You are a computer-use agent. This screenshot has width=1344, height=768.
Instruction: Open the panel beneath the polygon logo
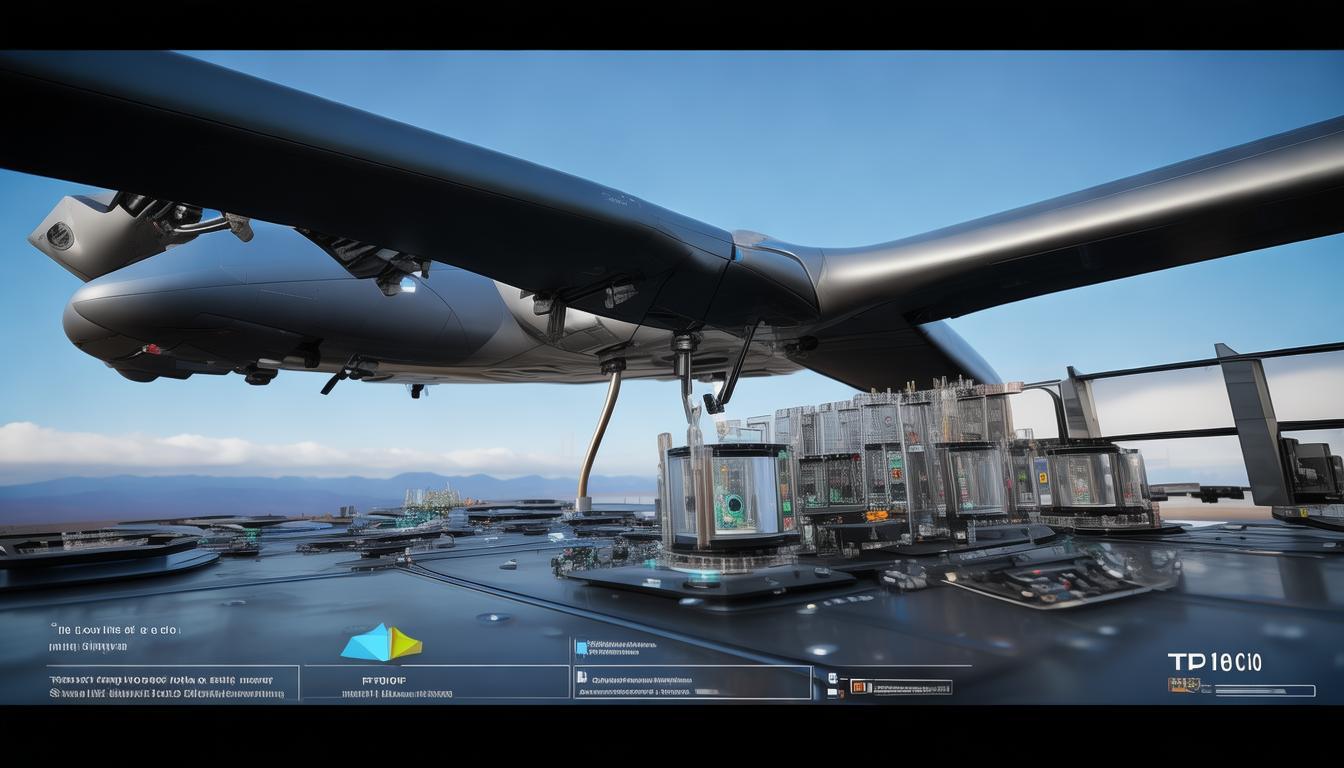click(435, 683)
